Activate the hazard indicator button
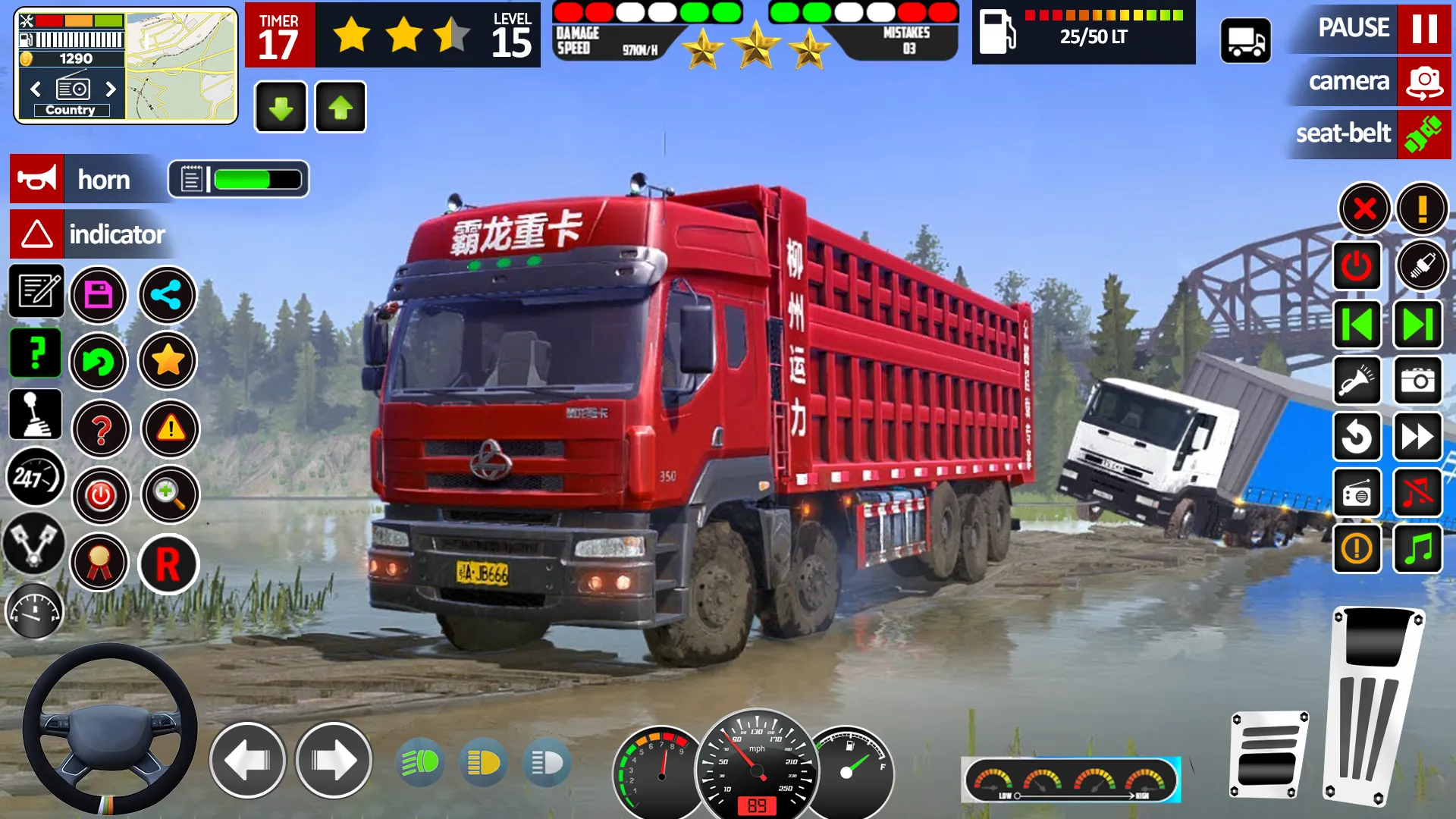The width and height of the screenshot is (1456, 819). point(37,234)
